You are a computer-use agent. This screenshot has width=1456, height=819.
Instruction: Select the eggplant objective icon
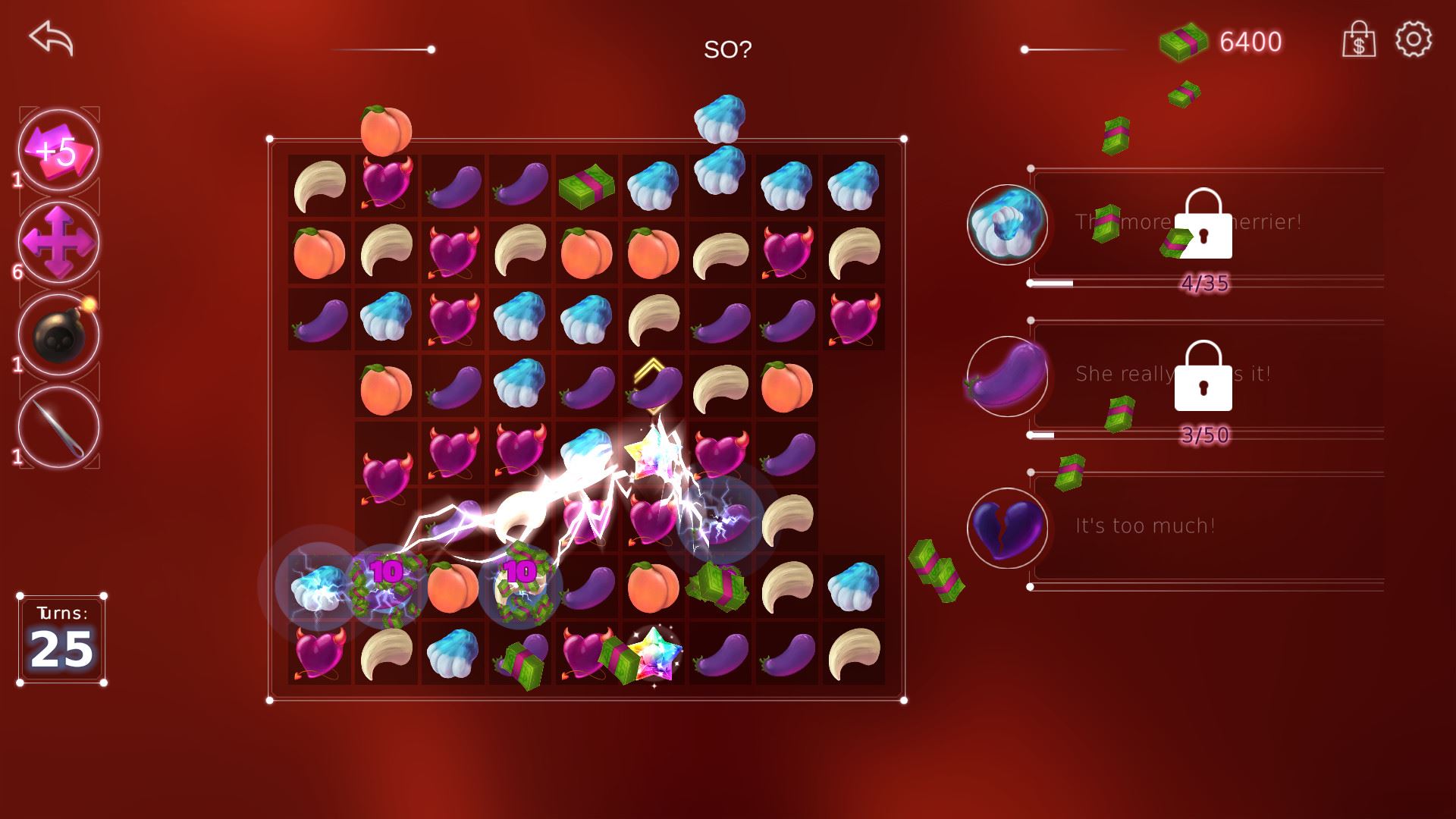[x=1007, y=376]
